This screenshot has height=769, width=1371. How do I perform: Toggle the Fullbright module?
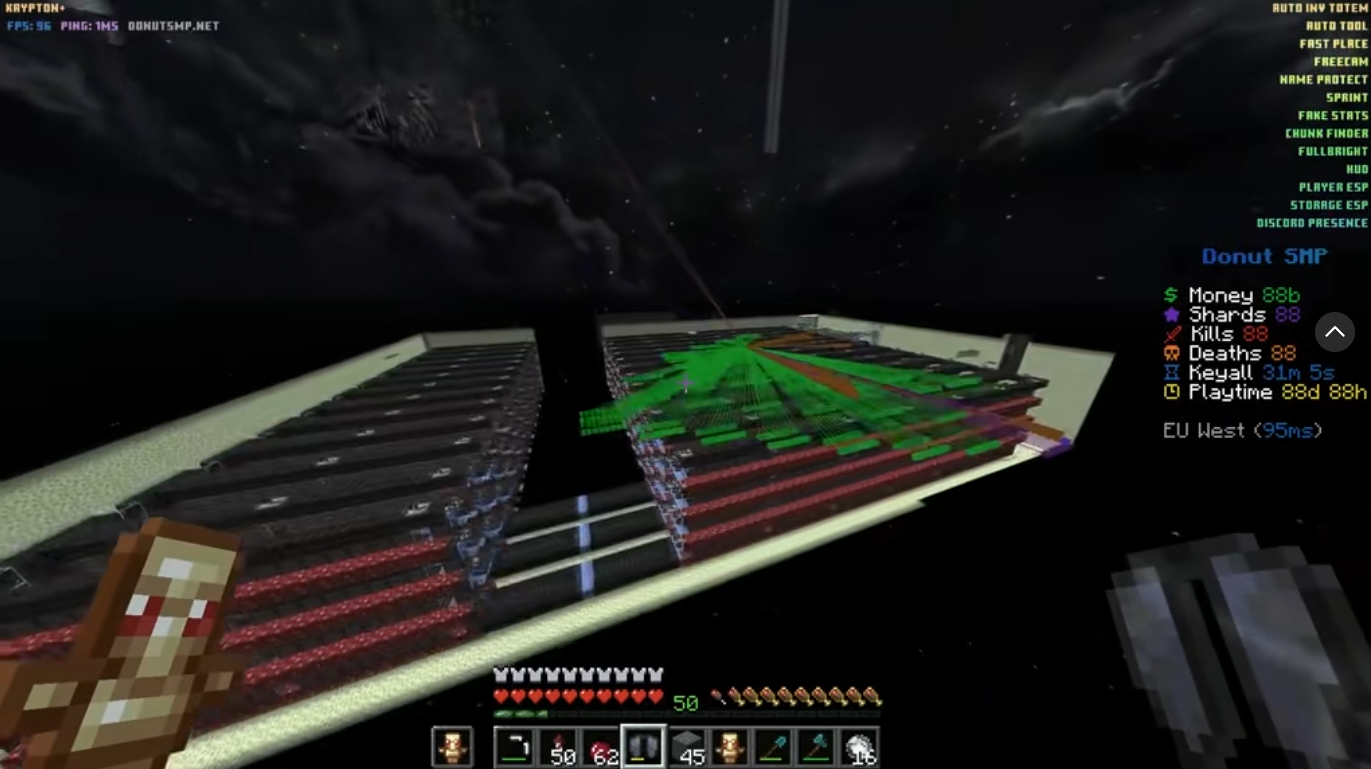click(x=1330, y=150)
